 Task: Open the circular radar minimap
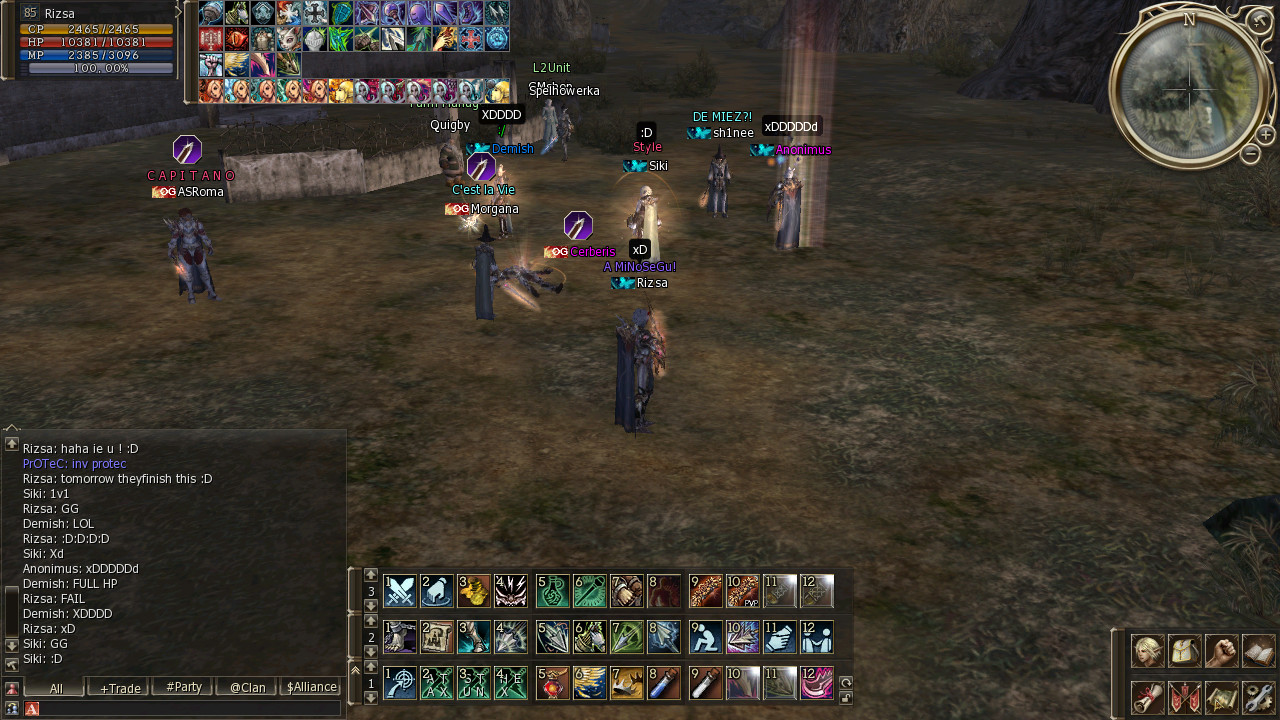click(x=1188, y=90)
